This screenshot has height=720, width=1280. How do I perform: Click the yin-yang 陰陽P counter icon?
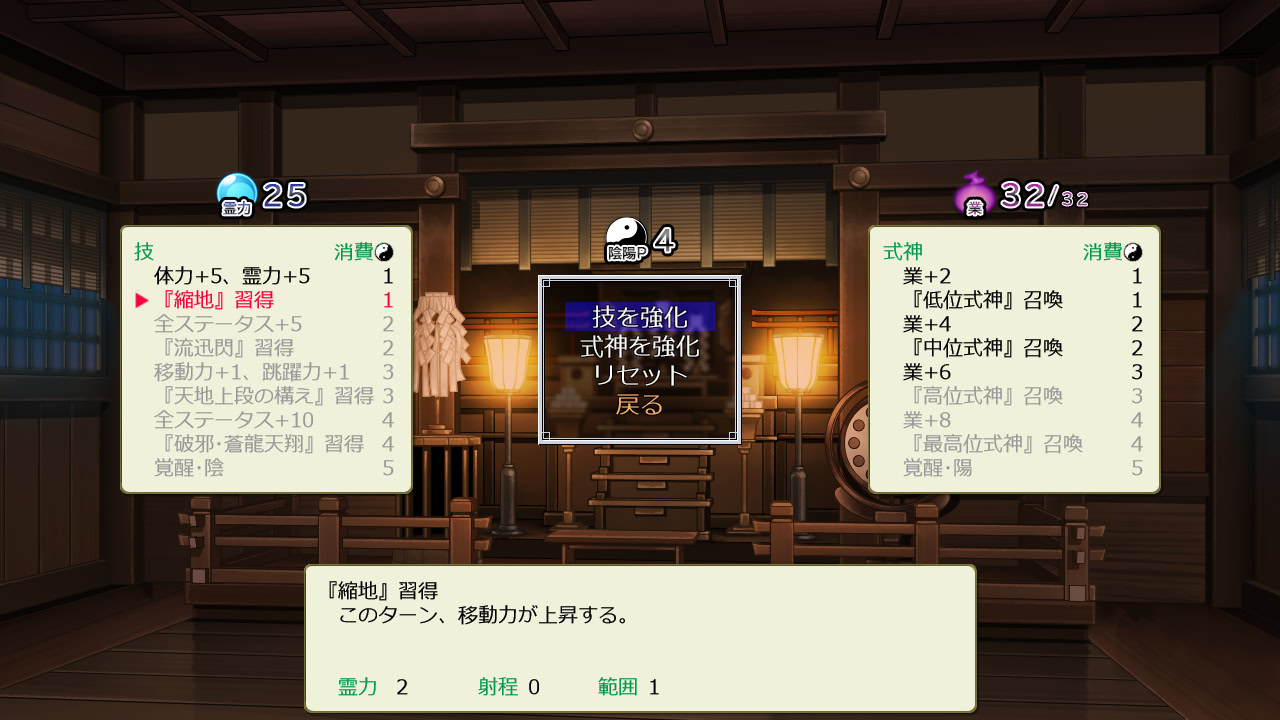(x=628, y=231)
